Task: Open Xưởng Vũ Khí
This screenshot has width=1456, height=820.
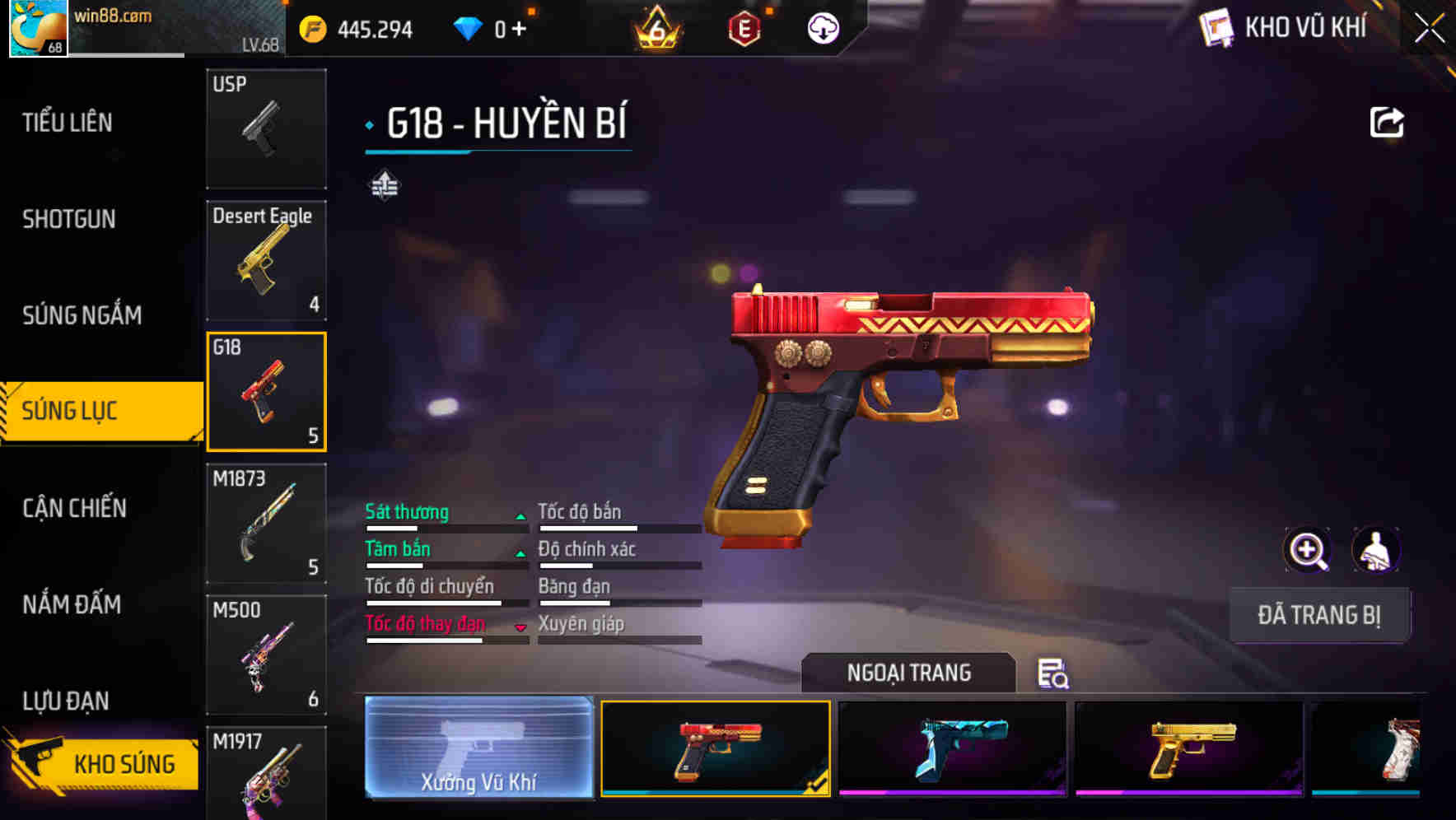Action: pos(478,748)
